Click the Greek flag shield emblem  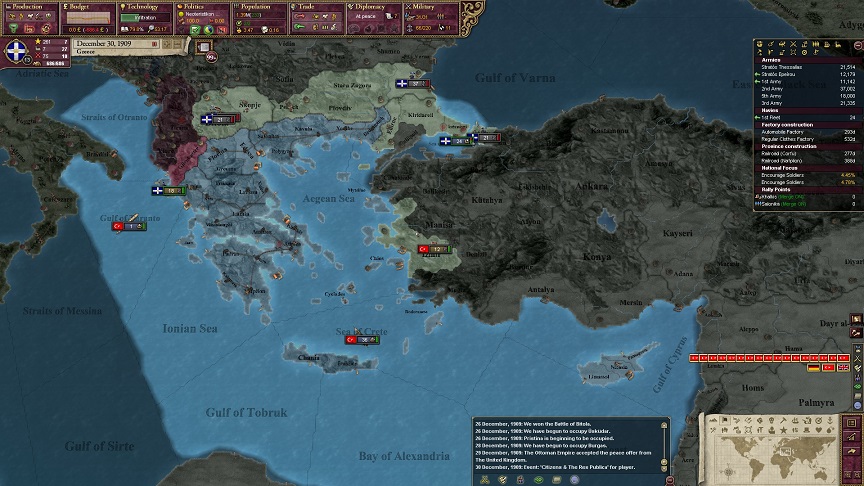pyautogui.click(x=17, y=54)
